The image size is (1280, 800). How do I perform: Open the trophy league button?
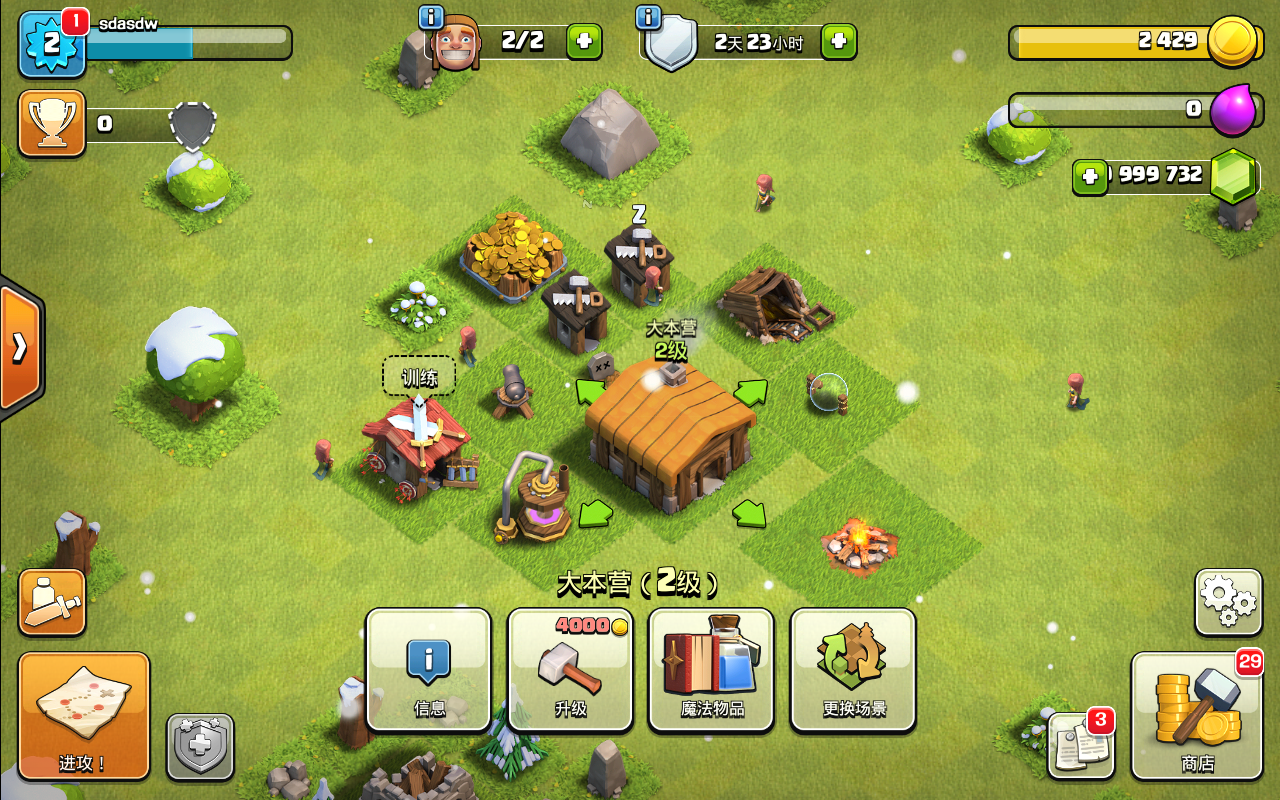pyautogui.click(x=52, y=123)
